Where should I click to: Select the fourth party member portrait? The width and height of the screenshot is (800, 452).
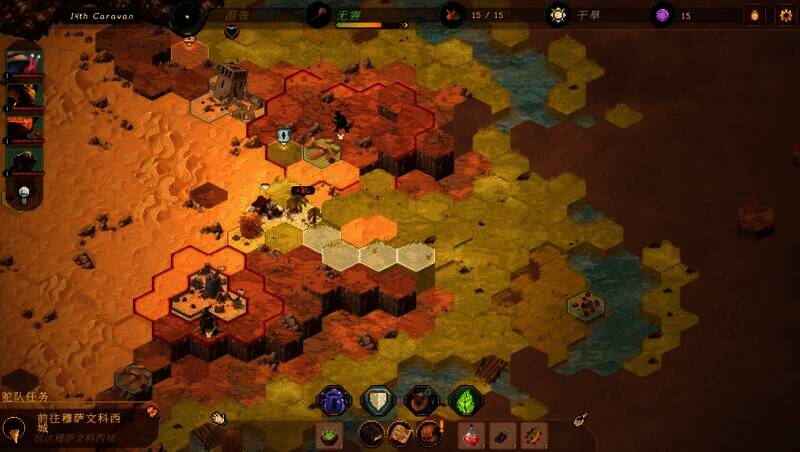click(x=25, y=159)
